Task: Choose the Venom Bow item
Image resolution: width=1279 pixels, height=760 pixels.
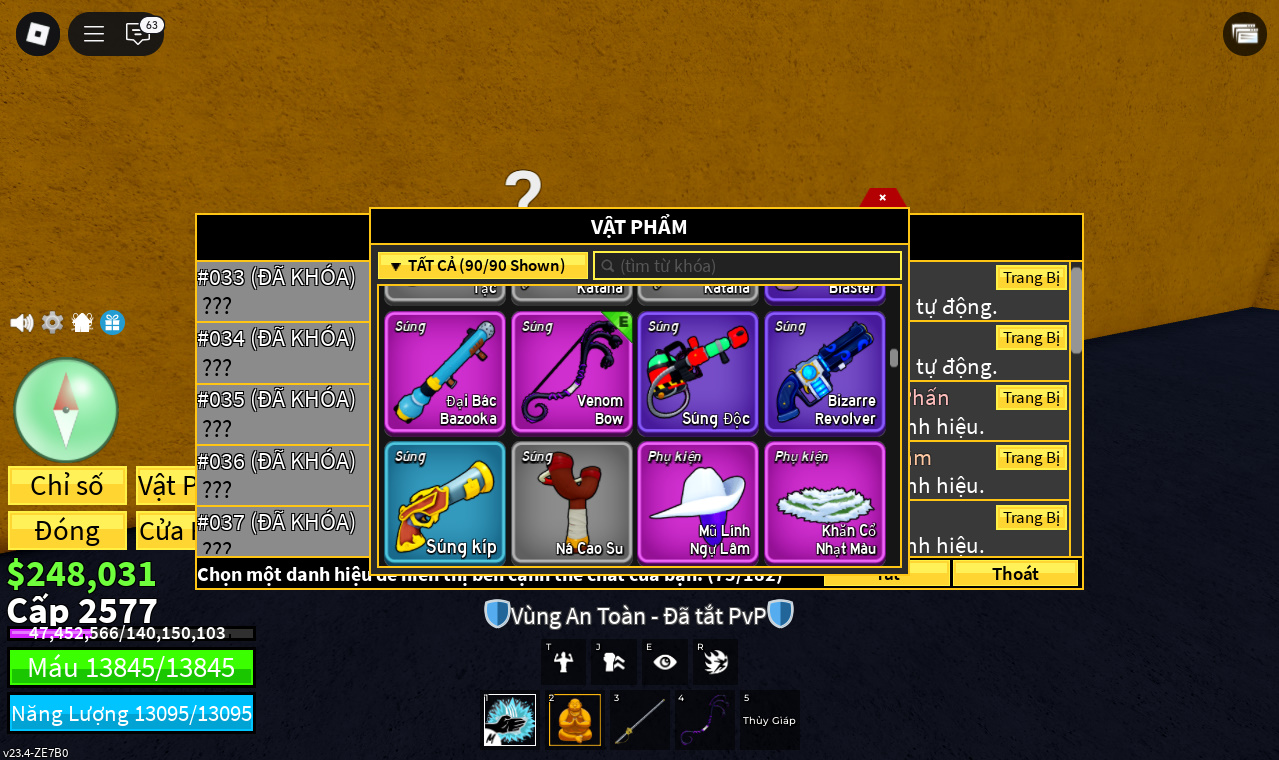Action: pos(571,372)
